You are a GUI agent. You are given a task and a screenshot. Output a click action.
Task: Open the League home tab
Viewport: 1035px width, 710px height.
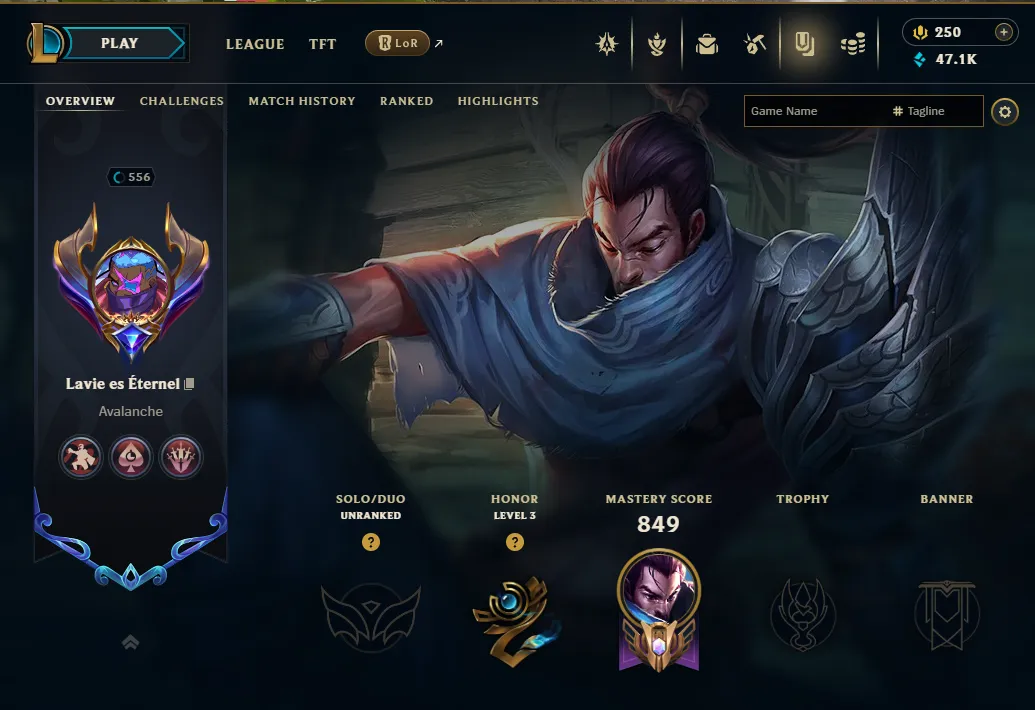(x=255, y=44)
